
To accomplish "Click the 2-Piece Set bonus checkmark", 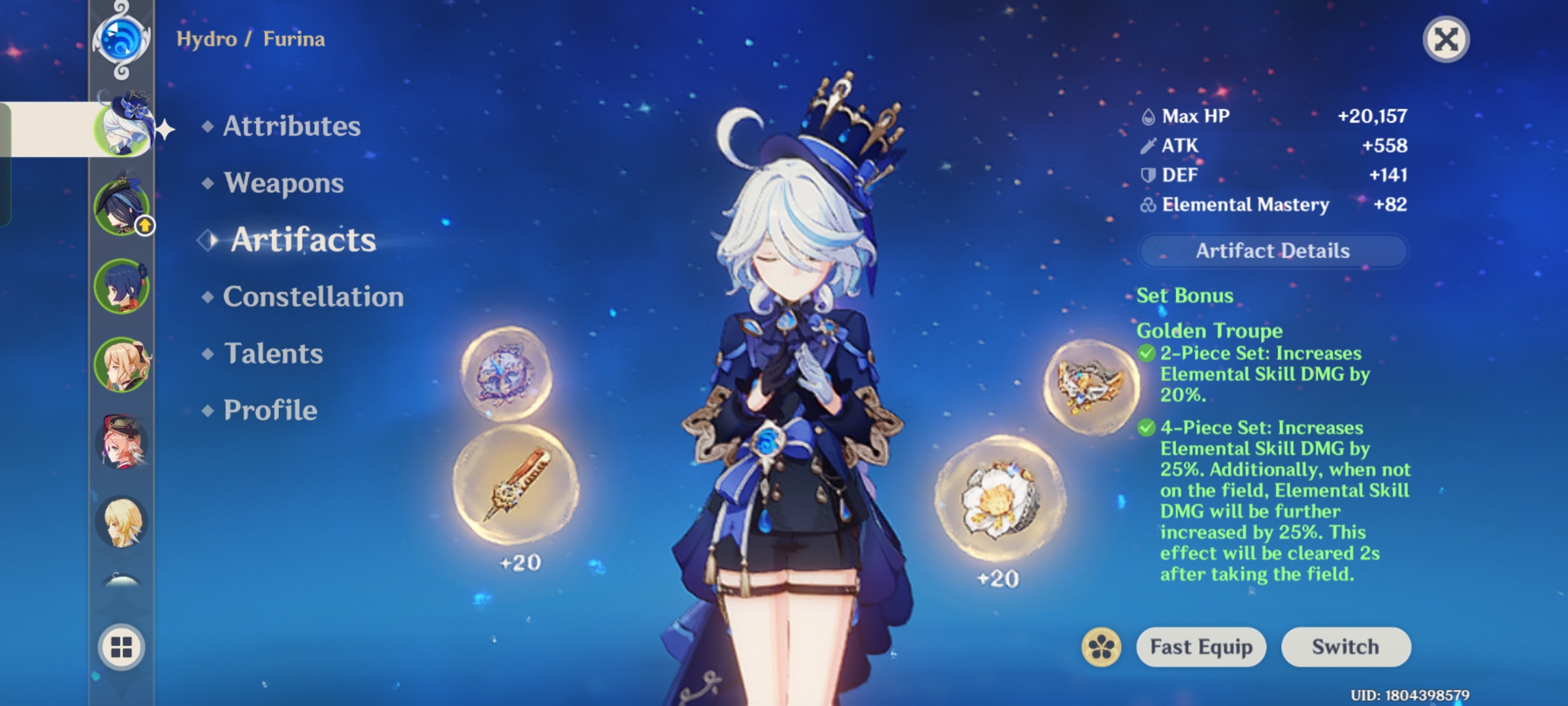I will point(1145,354).
